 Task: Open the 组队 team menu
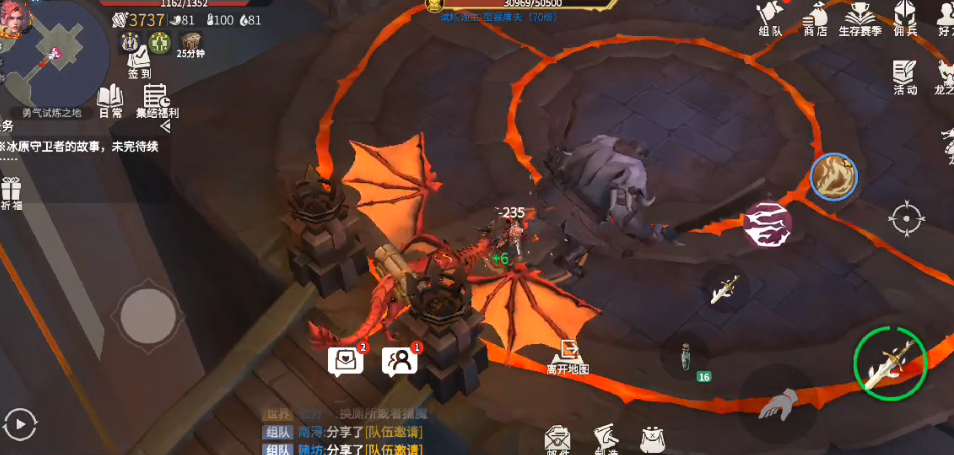click(x=770, y=19)
